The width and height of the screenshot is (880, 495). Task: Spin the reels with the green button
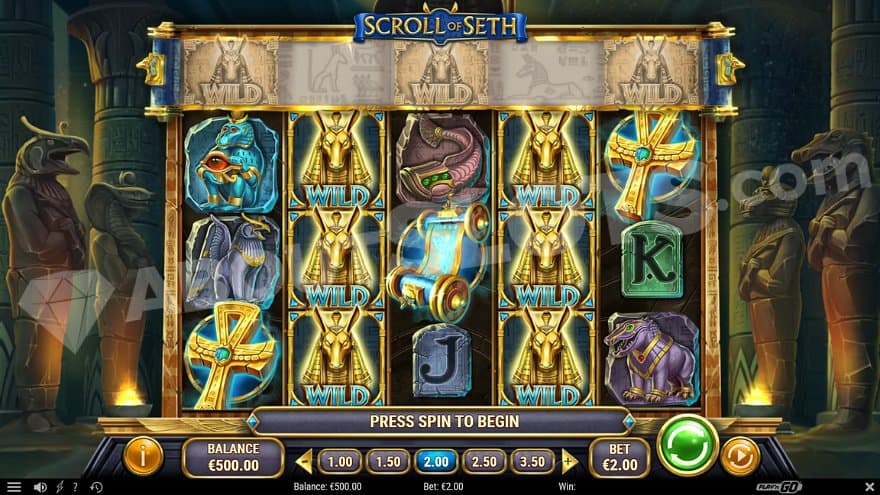688,445
